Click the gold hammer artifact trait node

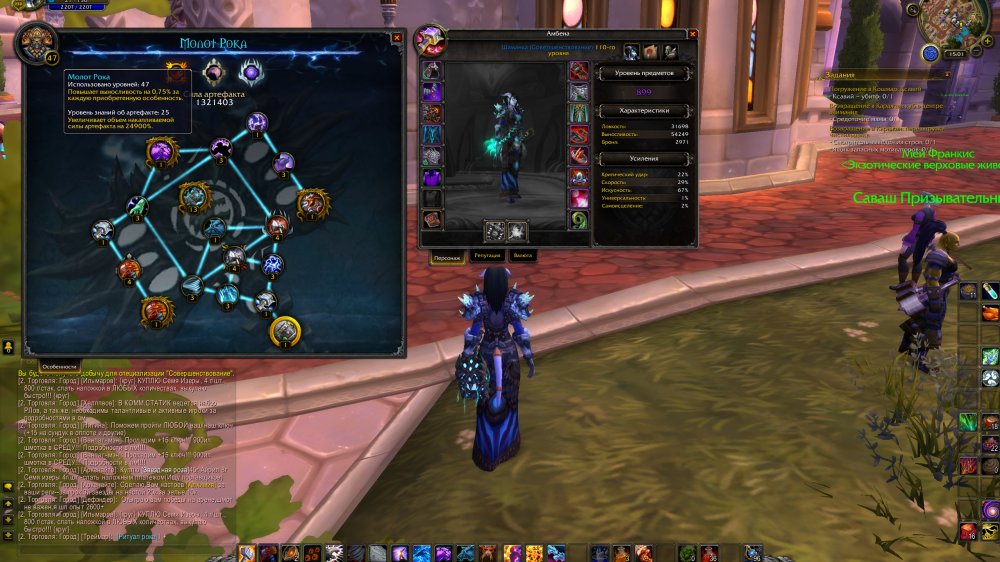(x=285, y=328)
